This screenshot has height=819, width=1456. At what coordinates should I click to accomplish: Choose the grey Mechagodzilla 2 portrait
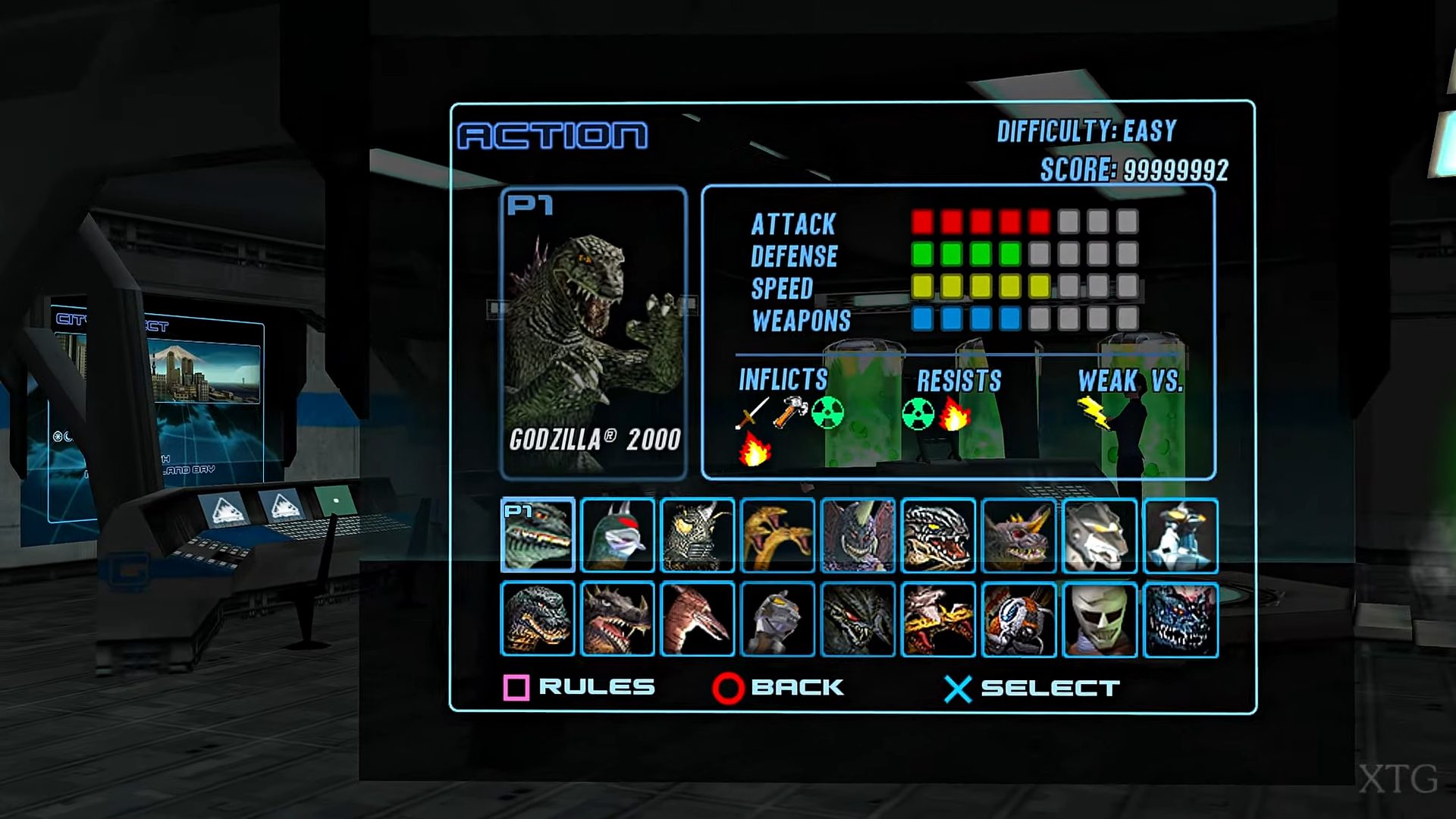point(778,619)
